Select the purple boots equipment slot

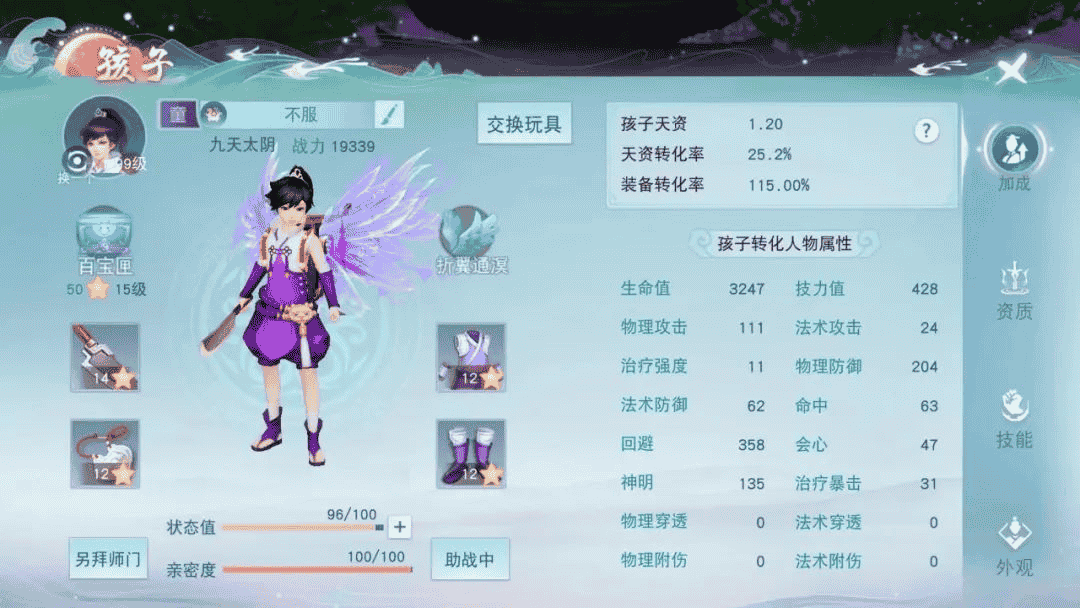pyautogui.click(x=471, y=453)
